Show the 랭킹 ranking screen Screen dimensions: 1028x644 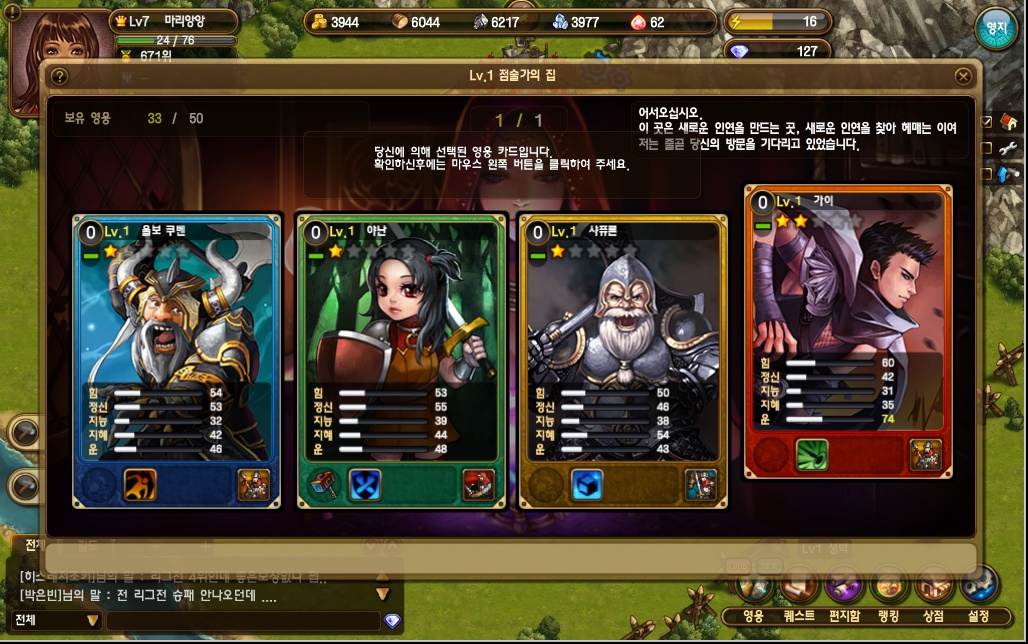click(889, 615)
